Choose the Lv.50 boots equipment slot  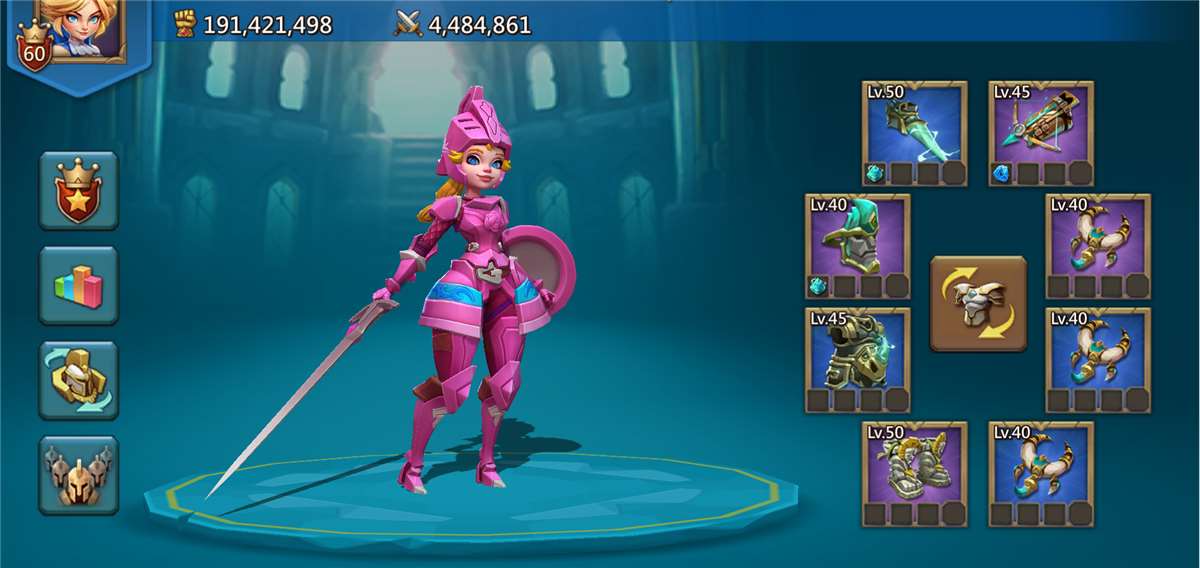914,473
